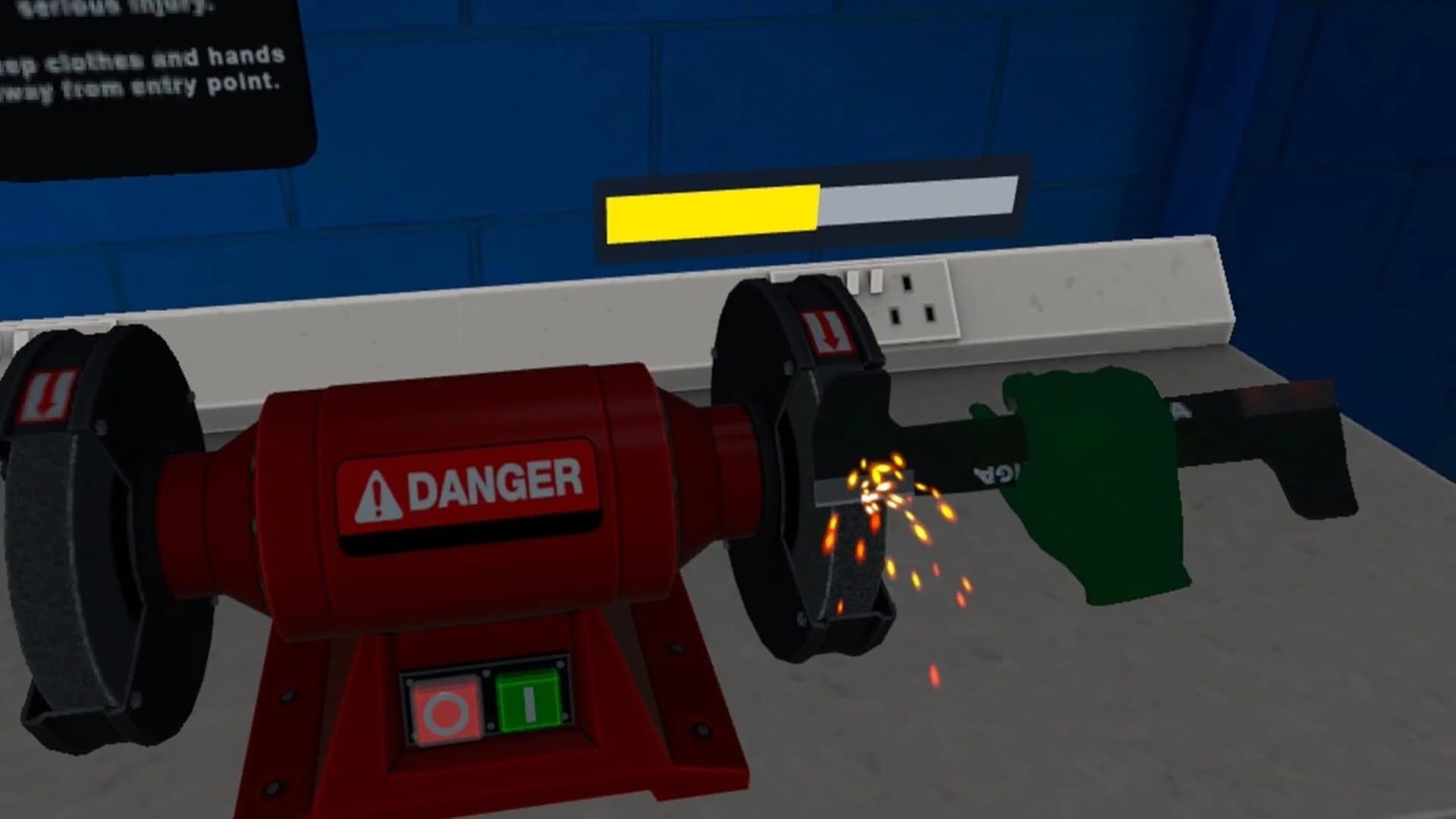Toggle the grinder off with the O switch

[x=446, y=705]
